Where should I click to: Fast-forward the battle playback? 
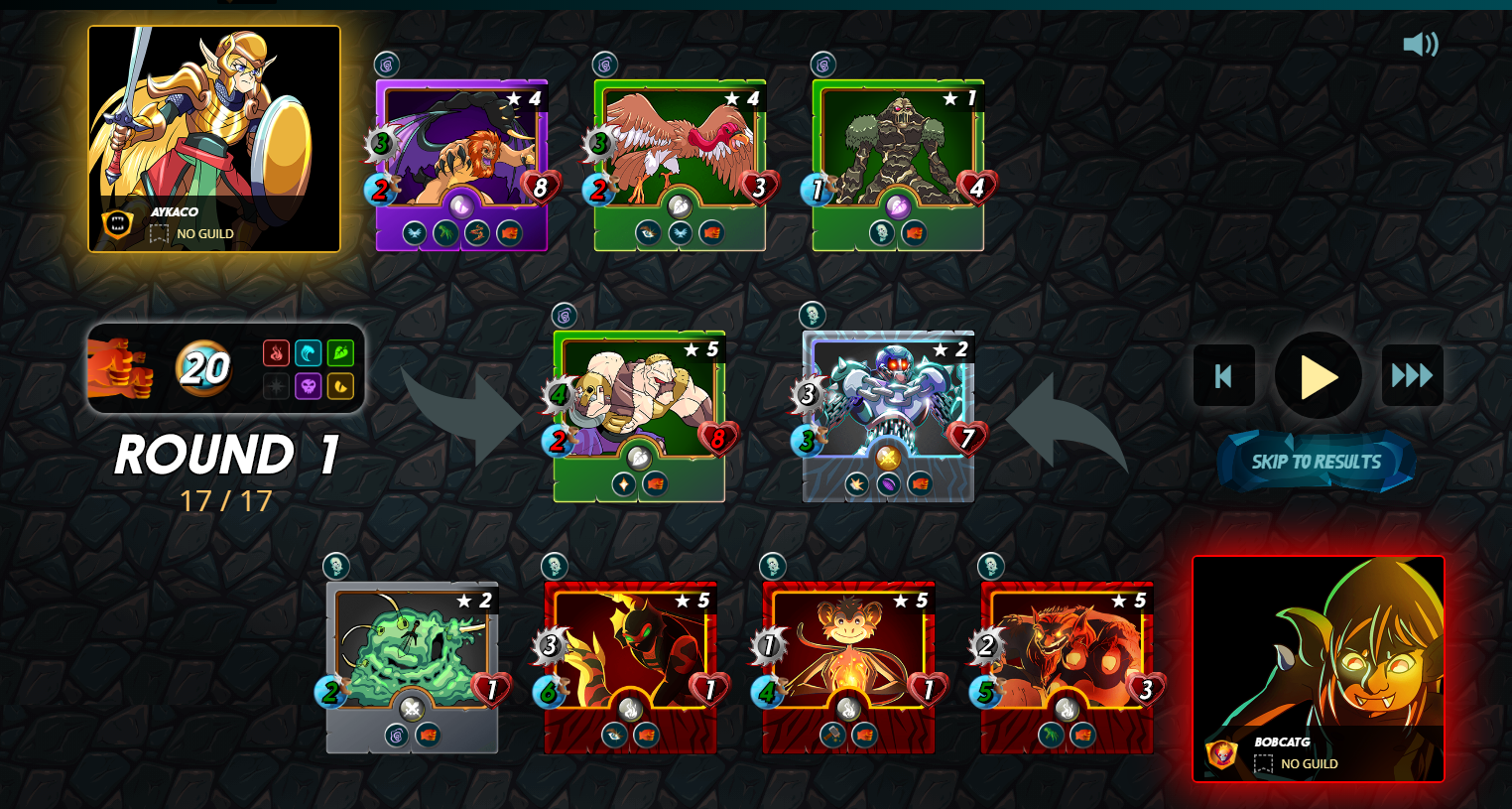1412,376
